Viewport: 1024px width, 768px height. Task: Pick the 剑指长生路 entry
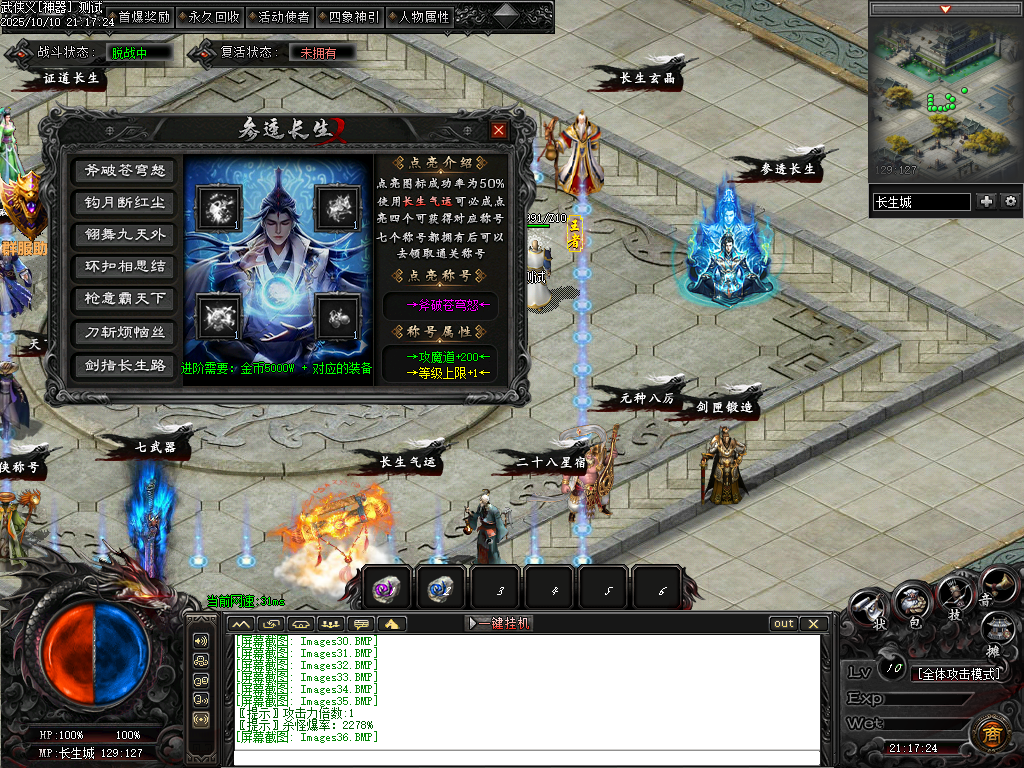(x=124, y=365)
